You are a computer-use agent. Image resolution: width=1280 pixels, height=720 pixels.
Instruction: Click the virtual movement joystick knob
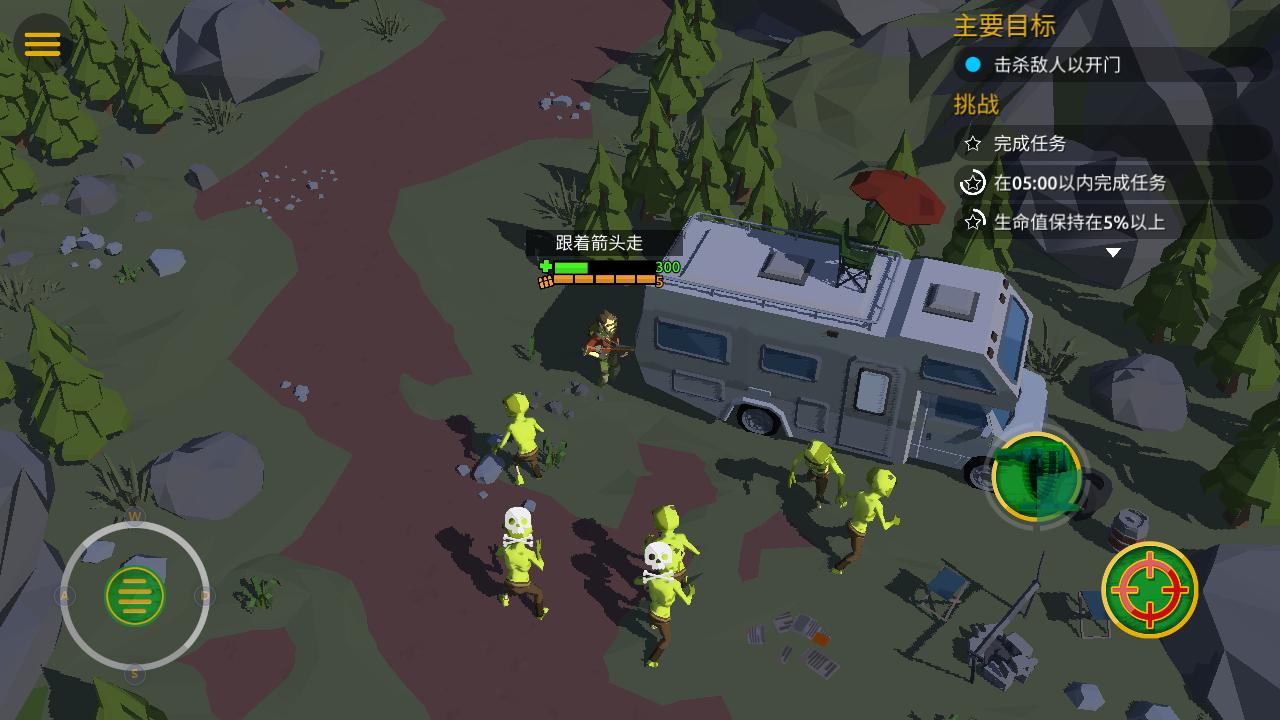pyautogui.click(x=135, y=596)
